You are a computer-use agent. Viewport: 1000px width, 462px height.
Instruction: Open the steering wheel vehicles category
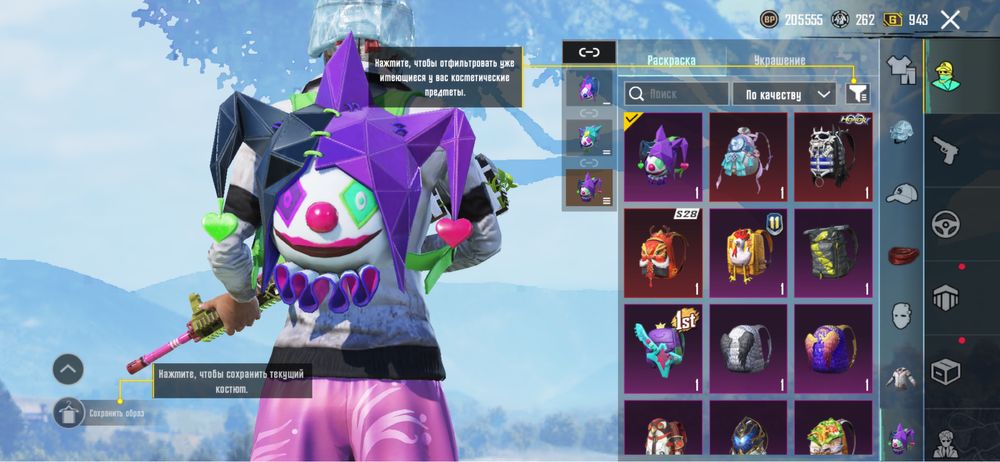[x=945, y=223]
